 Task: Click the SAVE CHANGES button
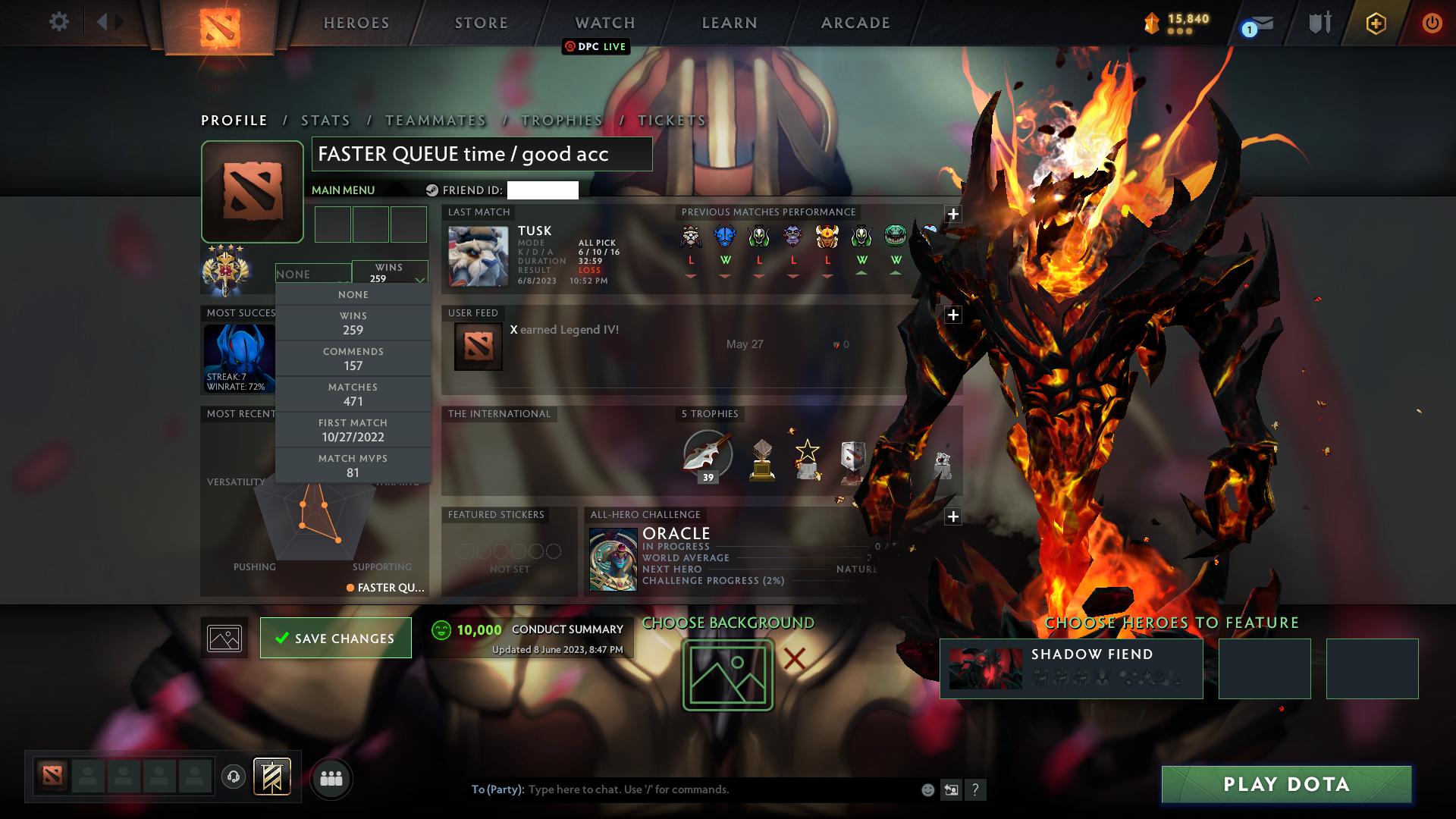click(335, 638)
